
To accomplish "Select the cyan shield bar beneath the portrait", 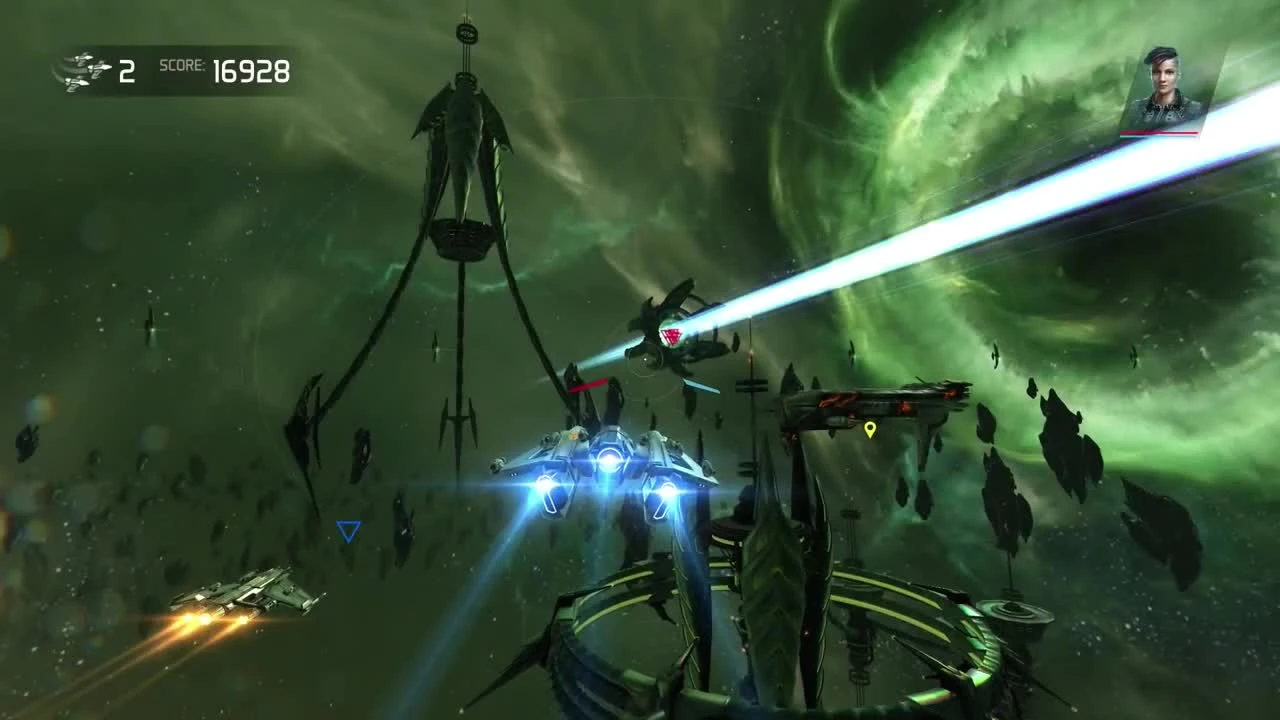I will tap(1135, 137).
